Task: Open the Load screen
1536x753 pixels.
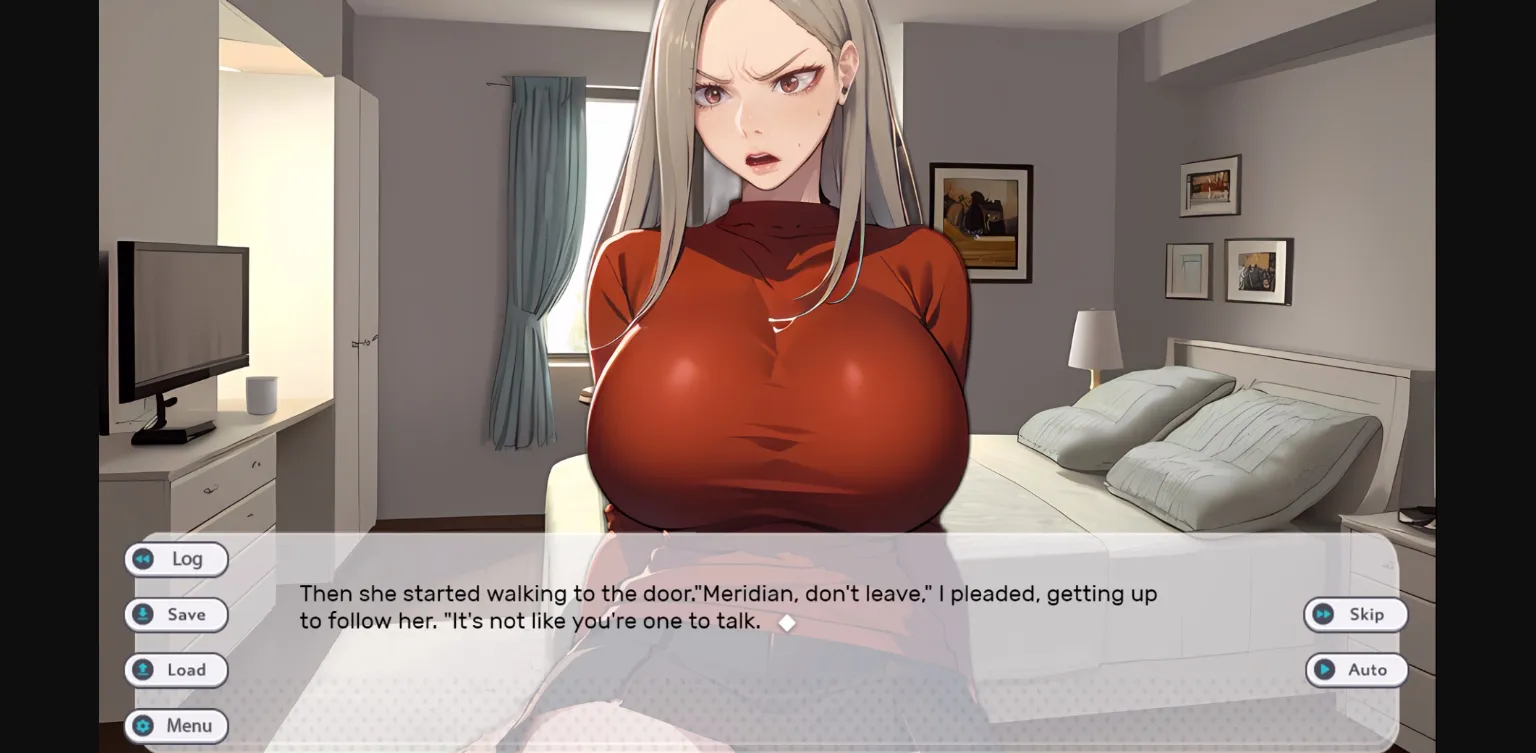Action: pyautogui.click(x=177, y=670)
